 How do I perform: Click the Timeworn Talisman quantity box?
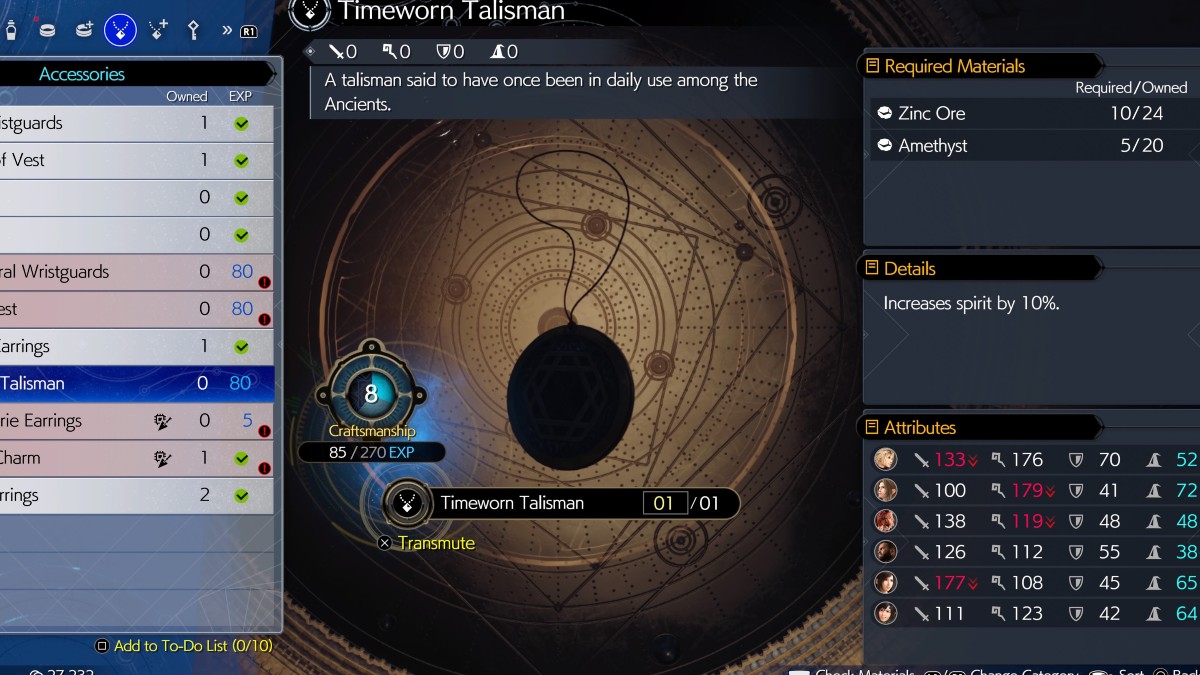coord(664,503)
